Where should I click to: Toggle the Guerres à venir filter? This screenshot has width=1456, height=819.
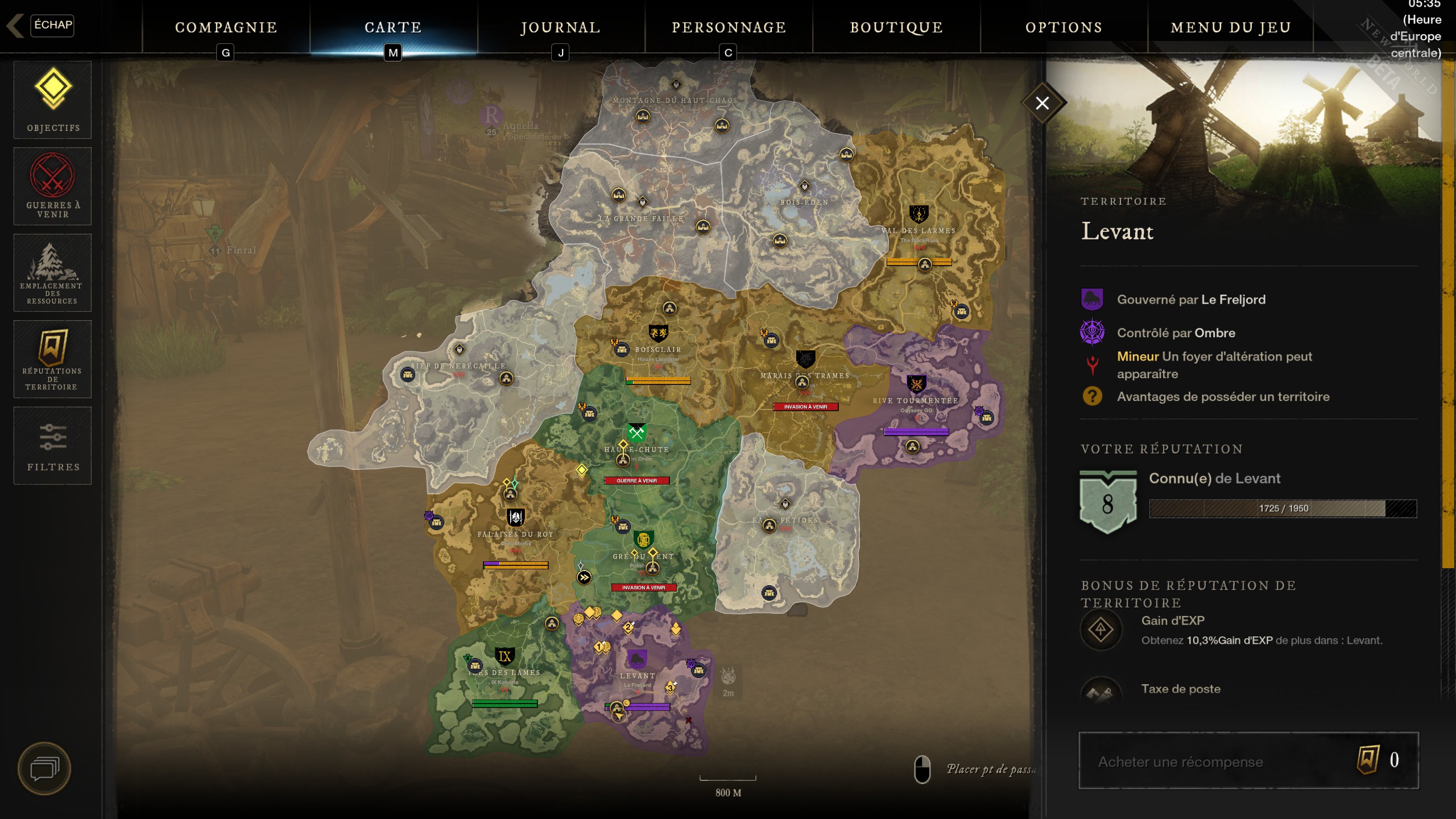(x=53, y=187)
